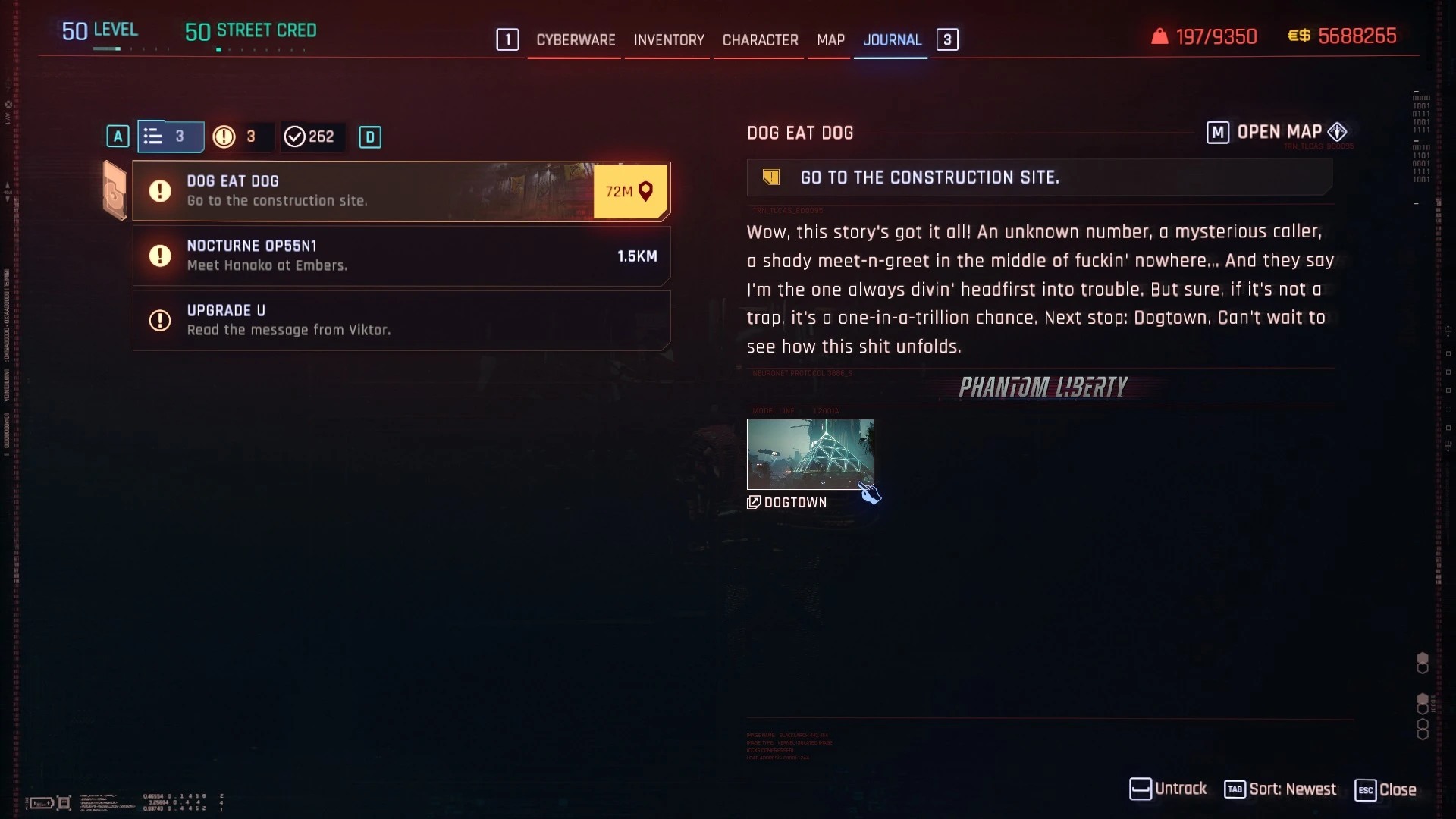Open the Inventory tab

coord(669,40)
